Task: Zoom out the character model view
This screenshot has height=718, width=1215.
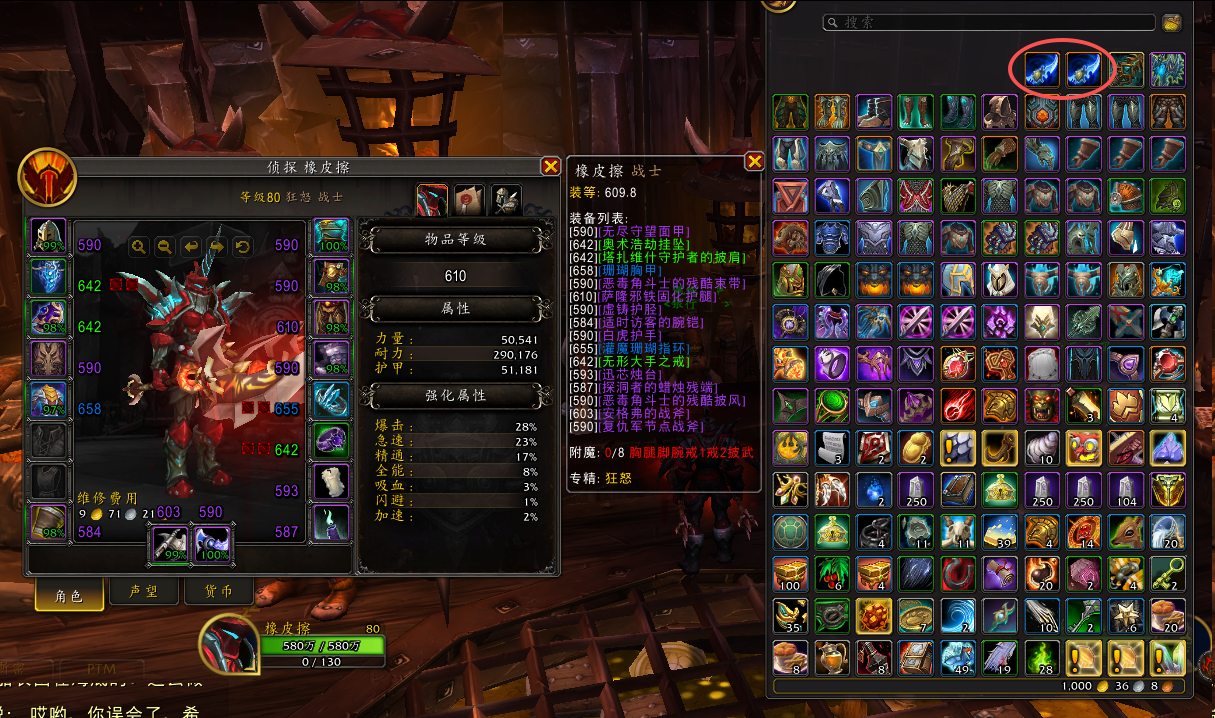Action: pos(164,246)
